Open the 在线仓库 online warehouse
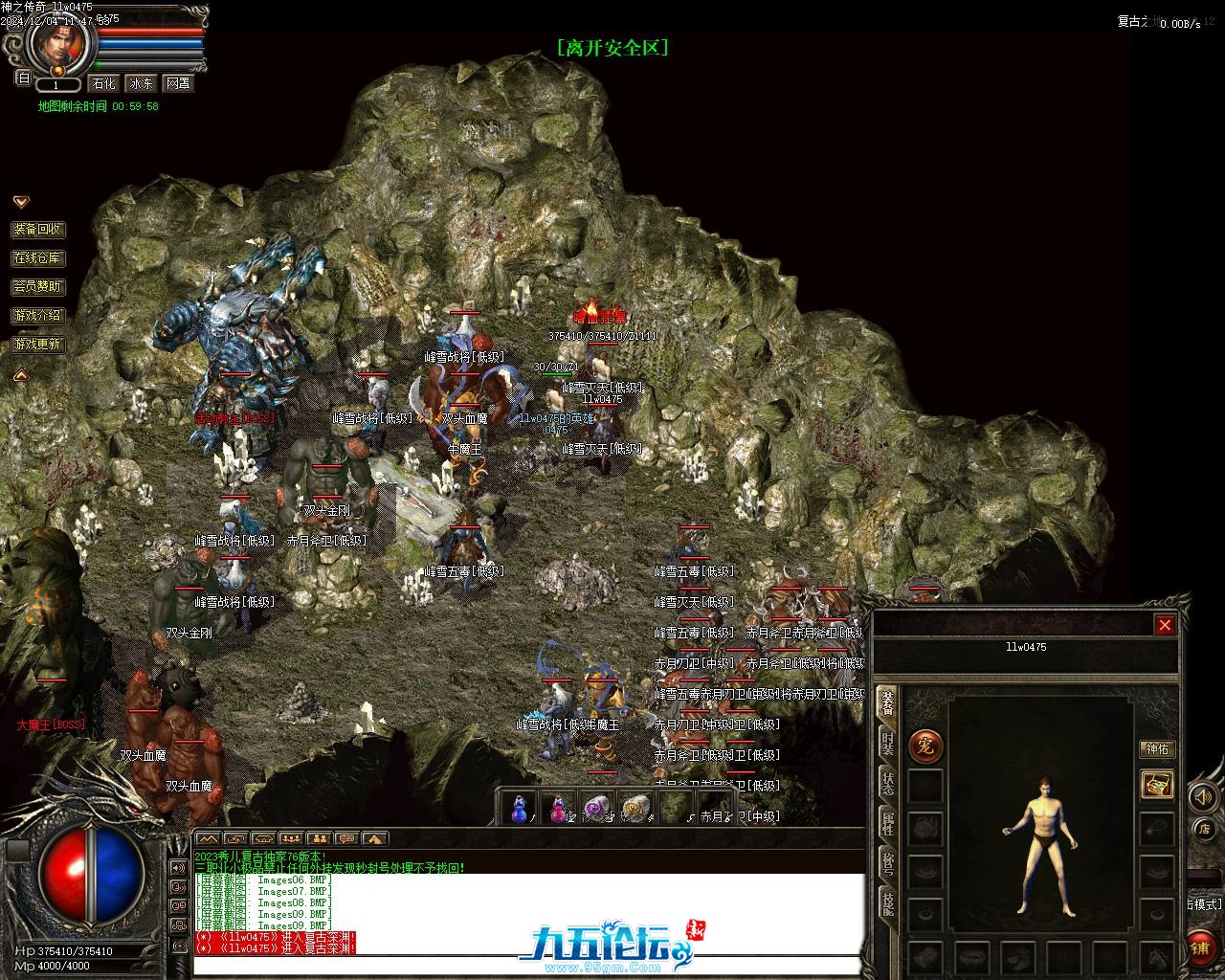Viewport: 1225px width, 980px height. click(38, 258)
